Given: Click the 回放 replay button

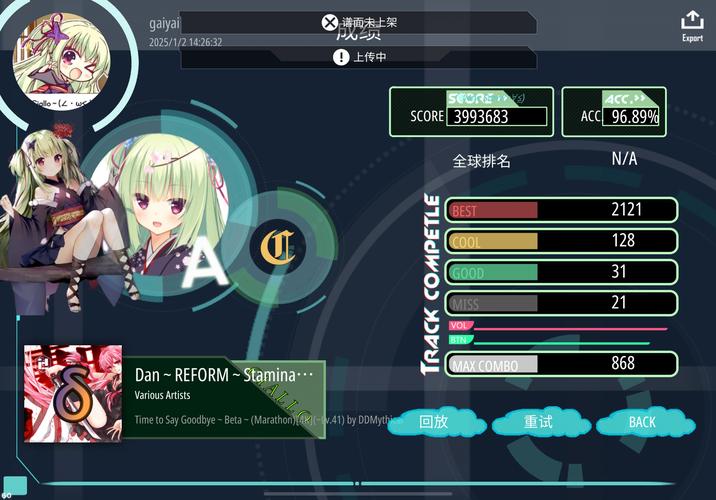Looking at the screenshot, I should (x=433, y=422).
